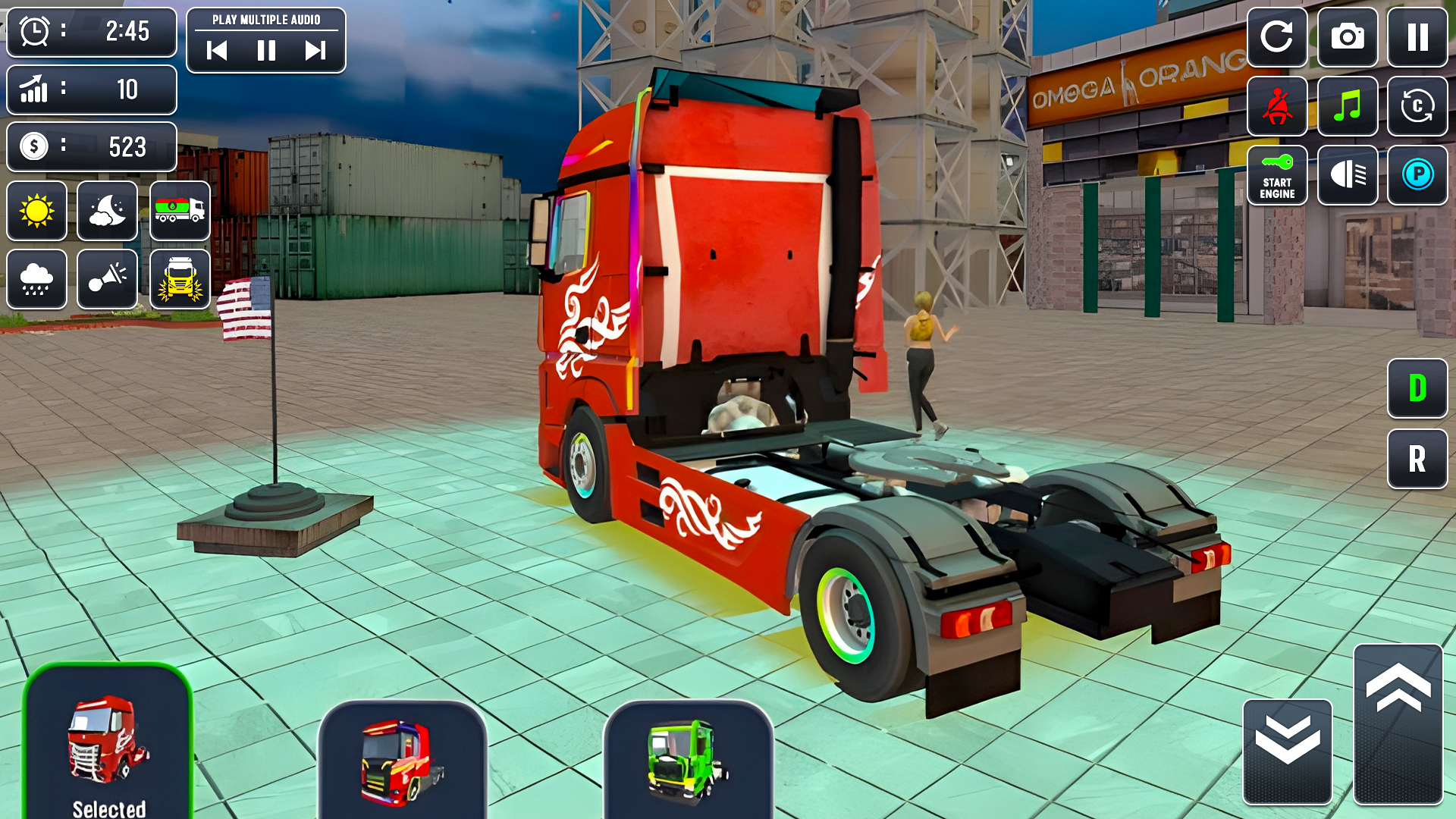
Task: Switch camera view with the C icon
Action: click(x=1418, y=106)
